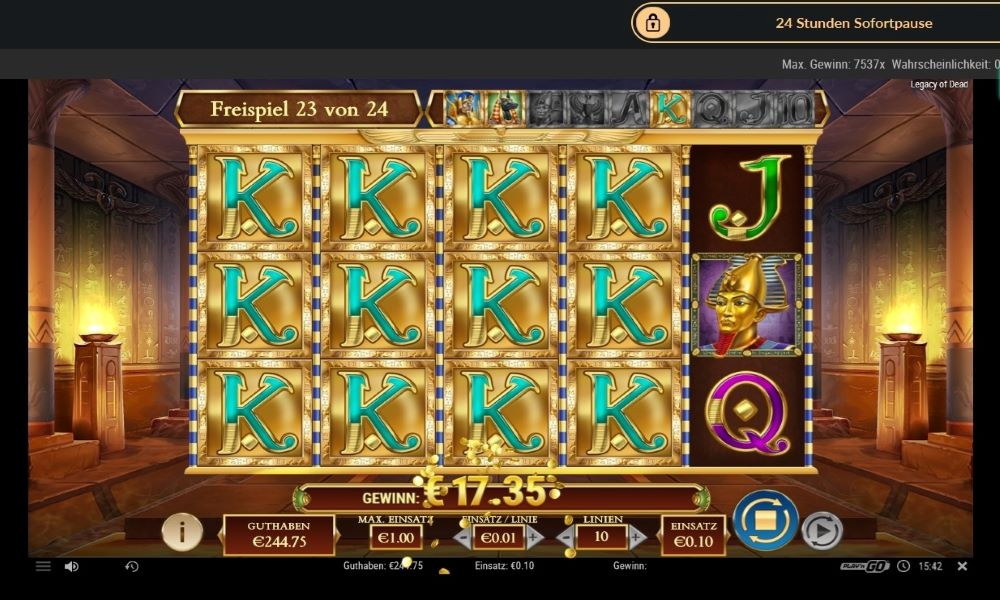The width and height of the screenshot is (1000, 600).
Task: Toggle the sound speaker icon
Action: pyautogui.click(x=72, y=566)
